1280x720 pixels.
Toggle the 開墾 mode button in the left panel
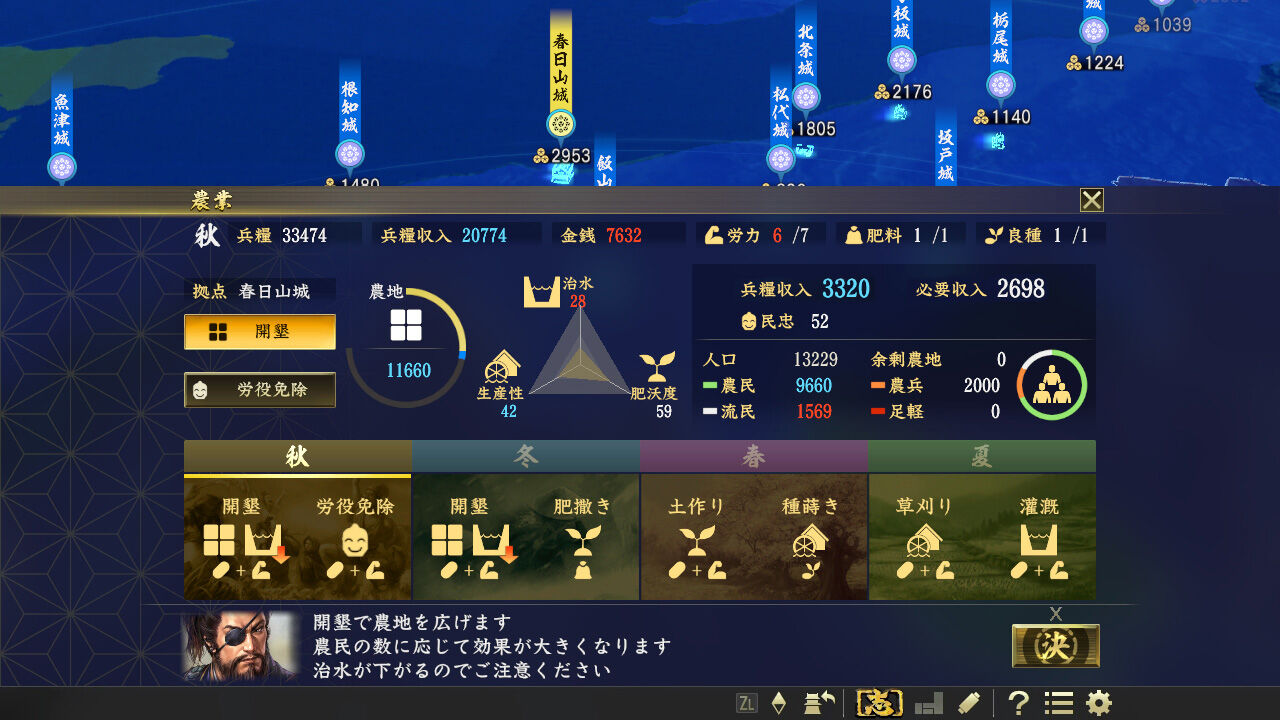click(x=259, y=333)
